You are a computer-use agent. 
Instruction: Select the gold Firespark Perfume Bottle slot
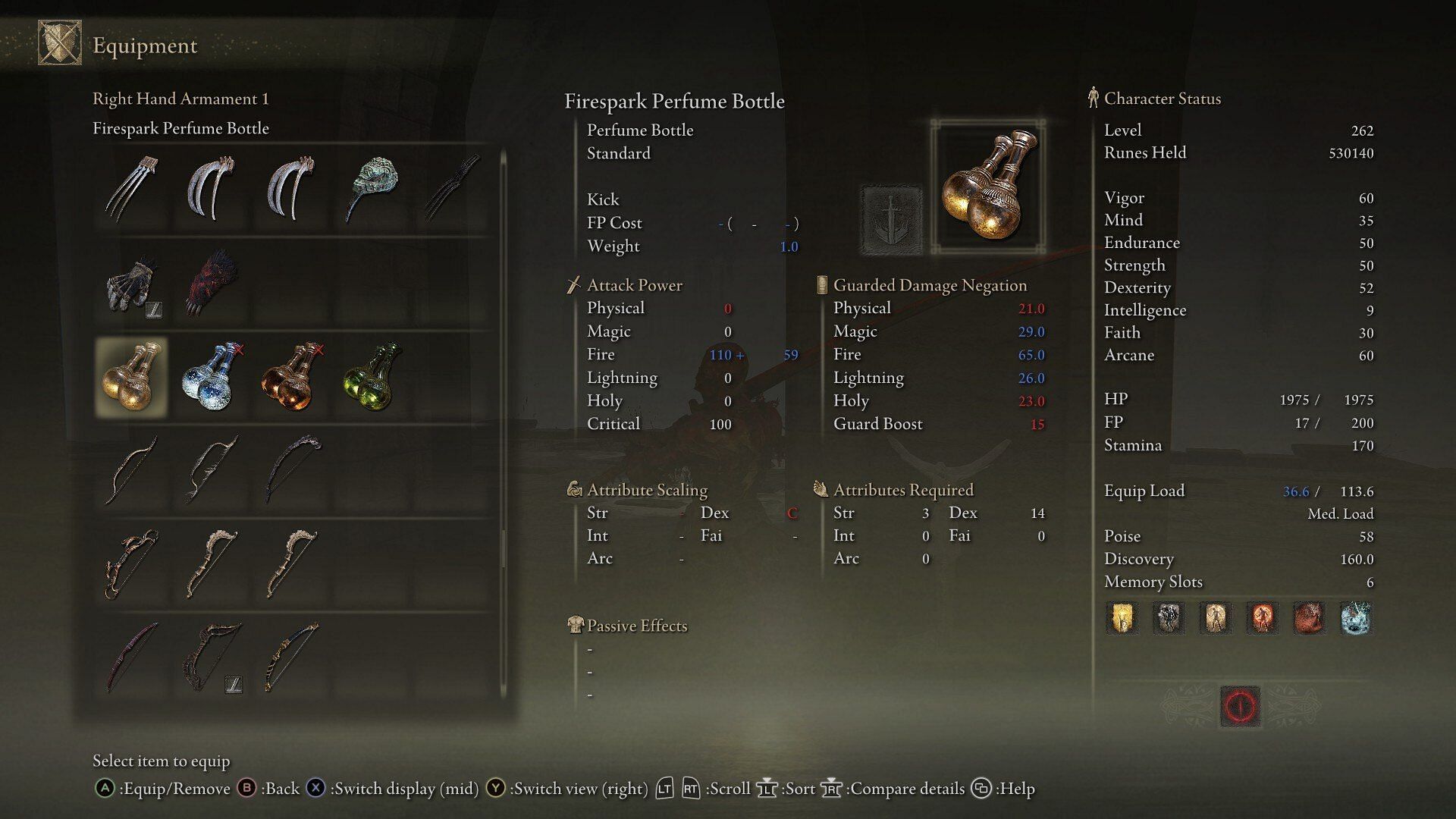(132, 378)
